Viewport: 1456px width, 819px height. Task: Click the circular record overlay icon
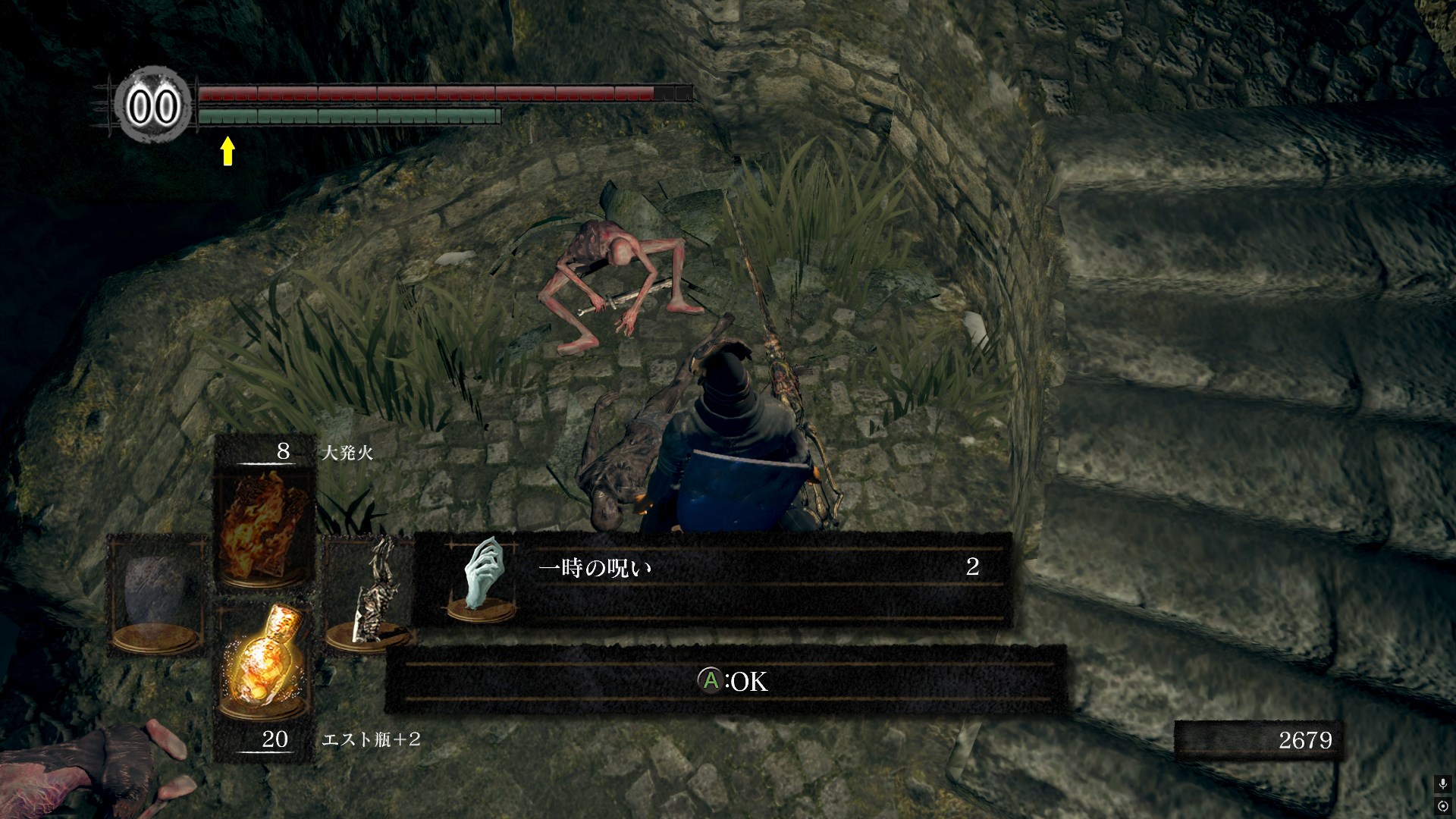click(x=1442, y=805)
